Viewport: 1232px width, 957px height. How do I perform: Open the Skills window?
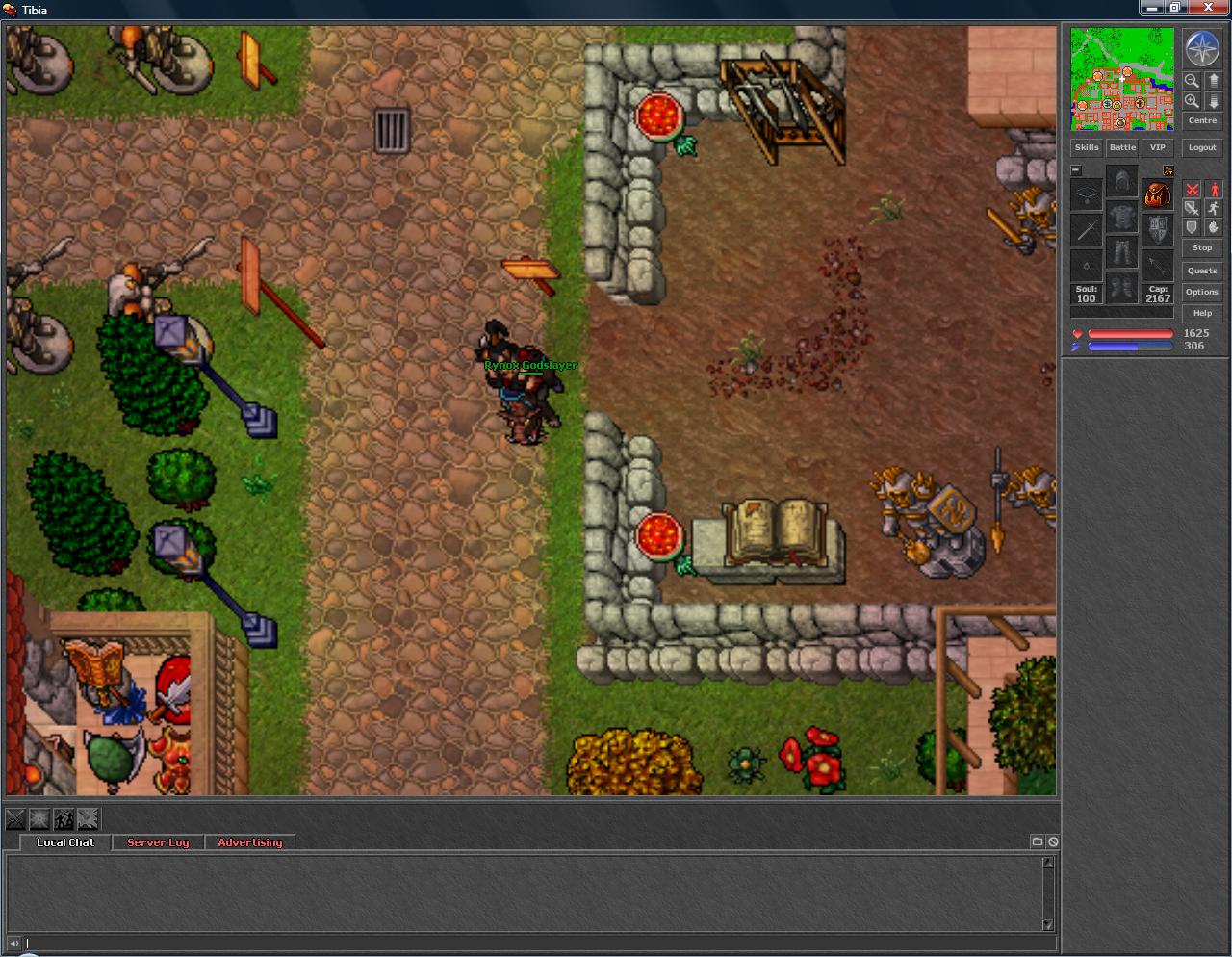(1087, 147)
